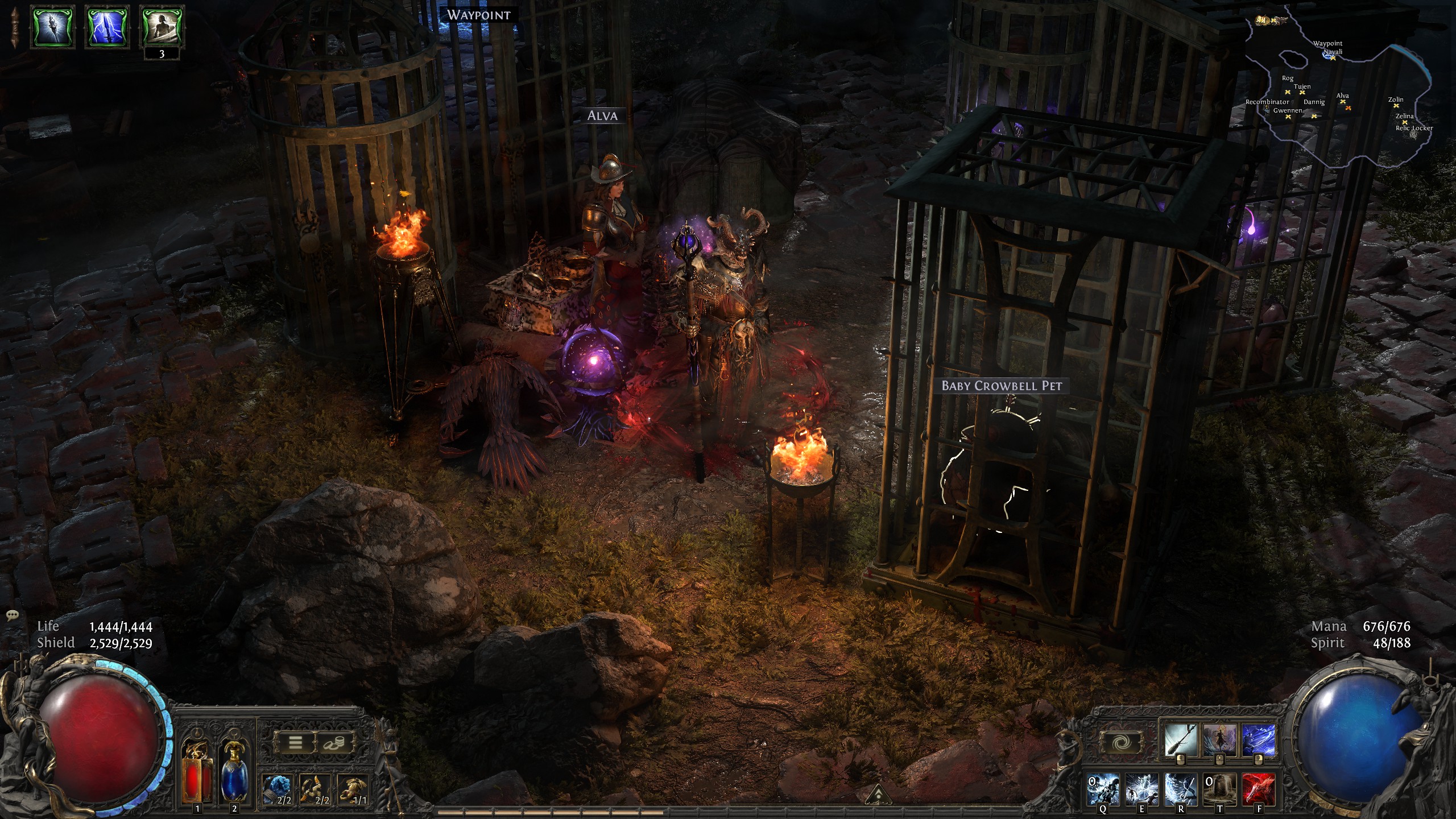Activate the ice burst skill on E
Viewport: 1456px width, 819px height.
(x=1142, y=789)
